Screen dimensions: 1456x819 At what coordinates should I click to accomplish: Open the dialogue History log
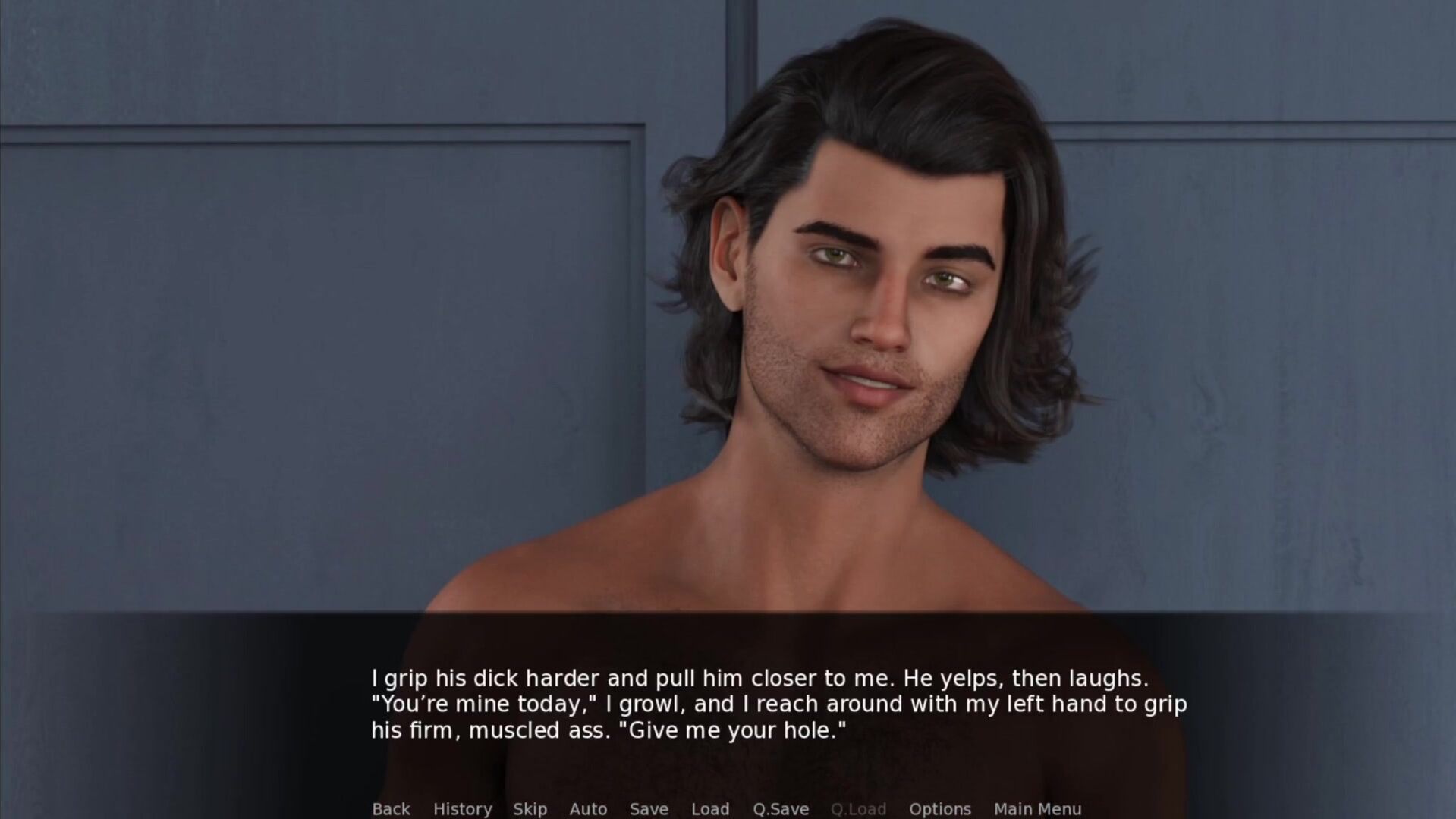[x=462, y=808]
